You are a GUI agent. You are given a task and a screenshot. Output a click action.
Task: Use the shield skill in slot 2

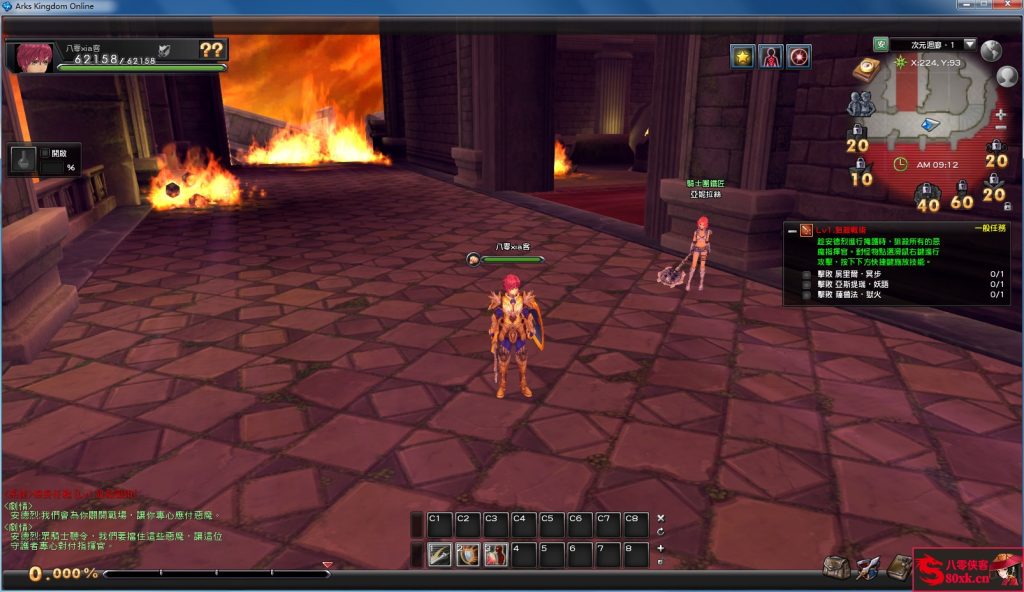click(x=467, y=554)
